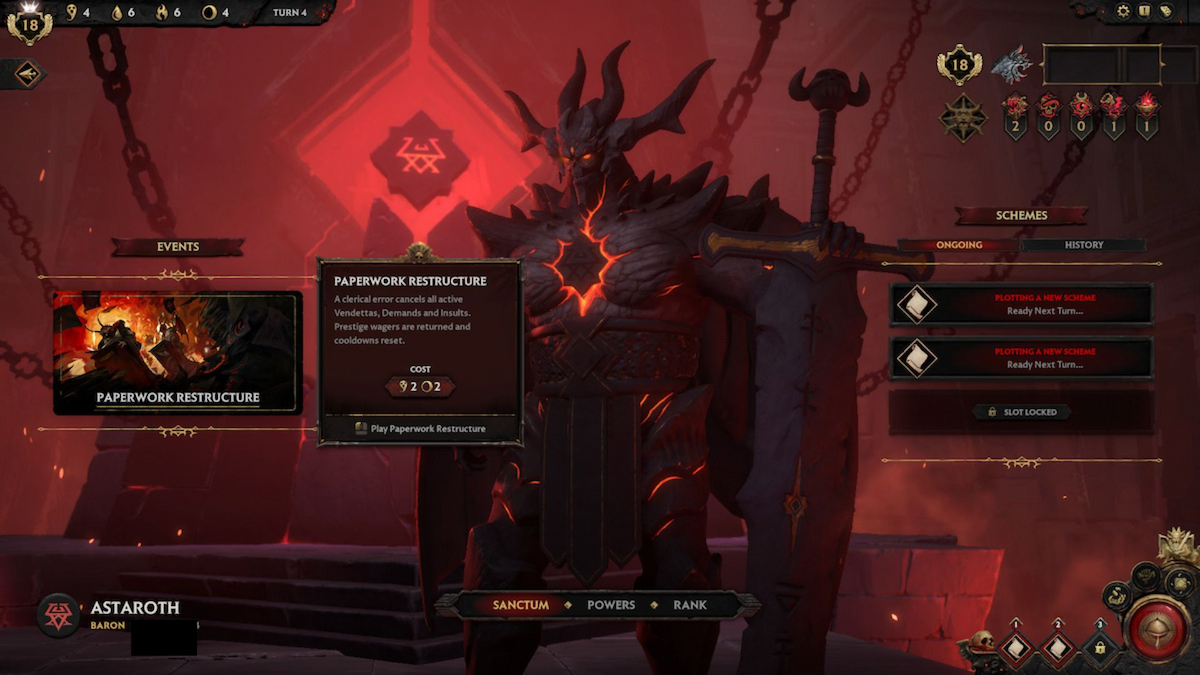The height and width of the screenshot is (675, 1200).
Task: Switch to the History schemes tab
Action: [x=1083, y=245]
